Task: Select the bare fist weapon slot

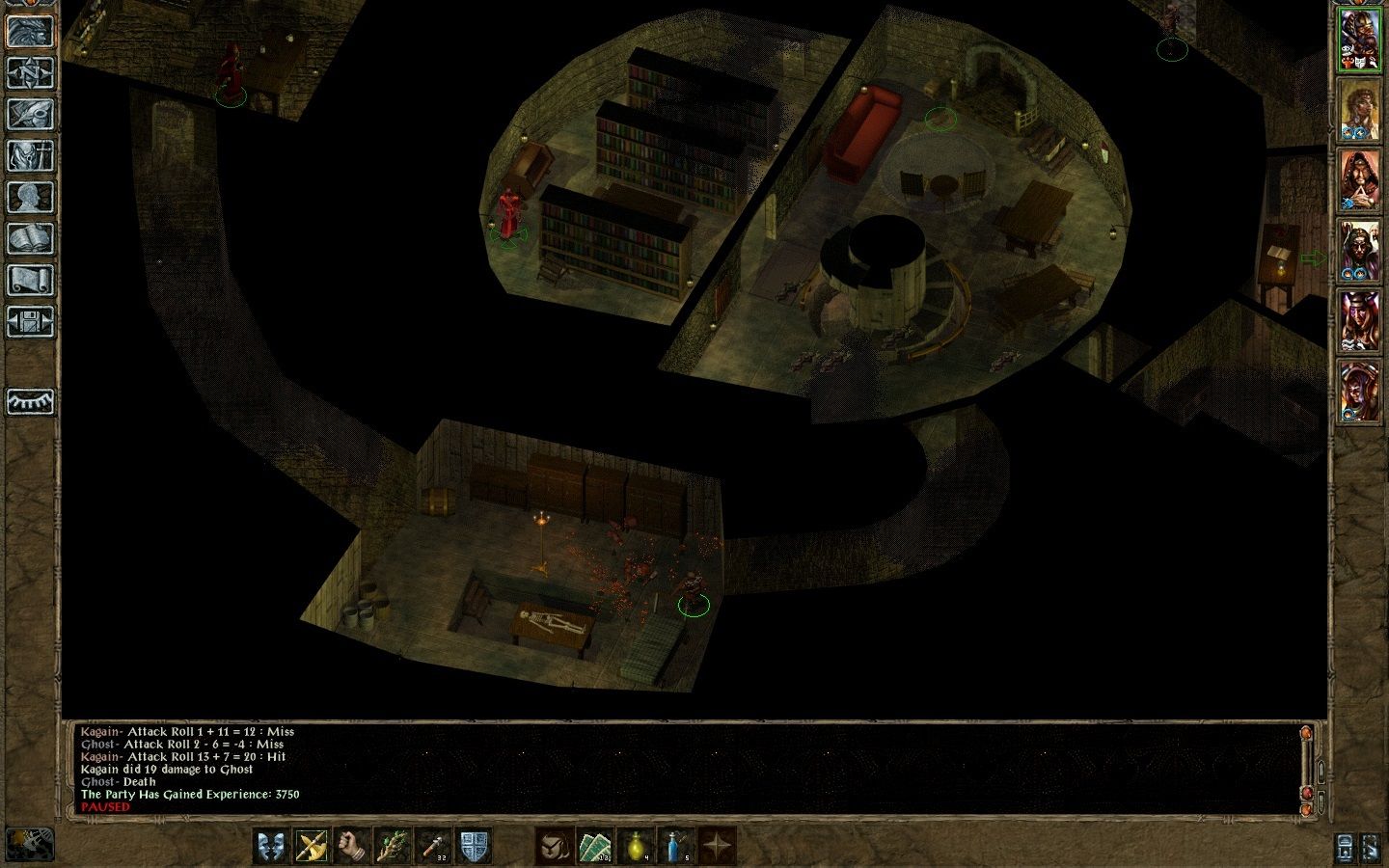Action: (x=352, y=845)
